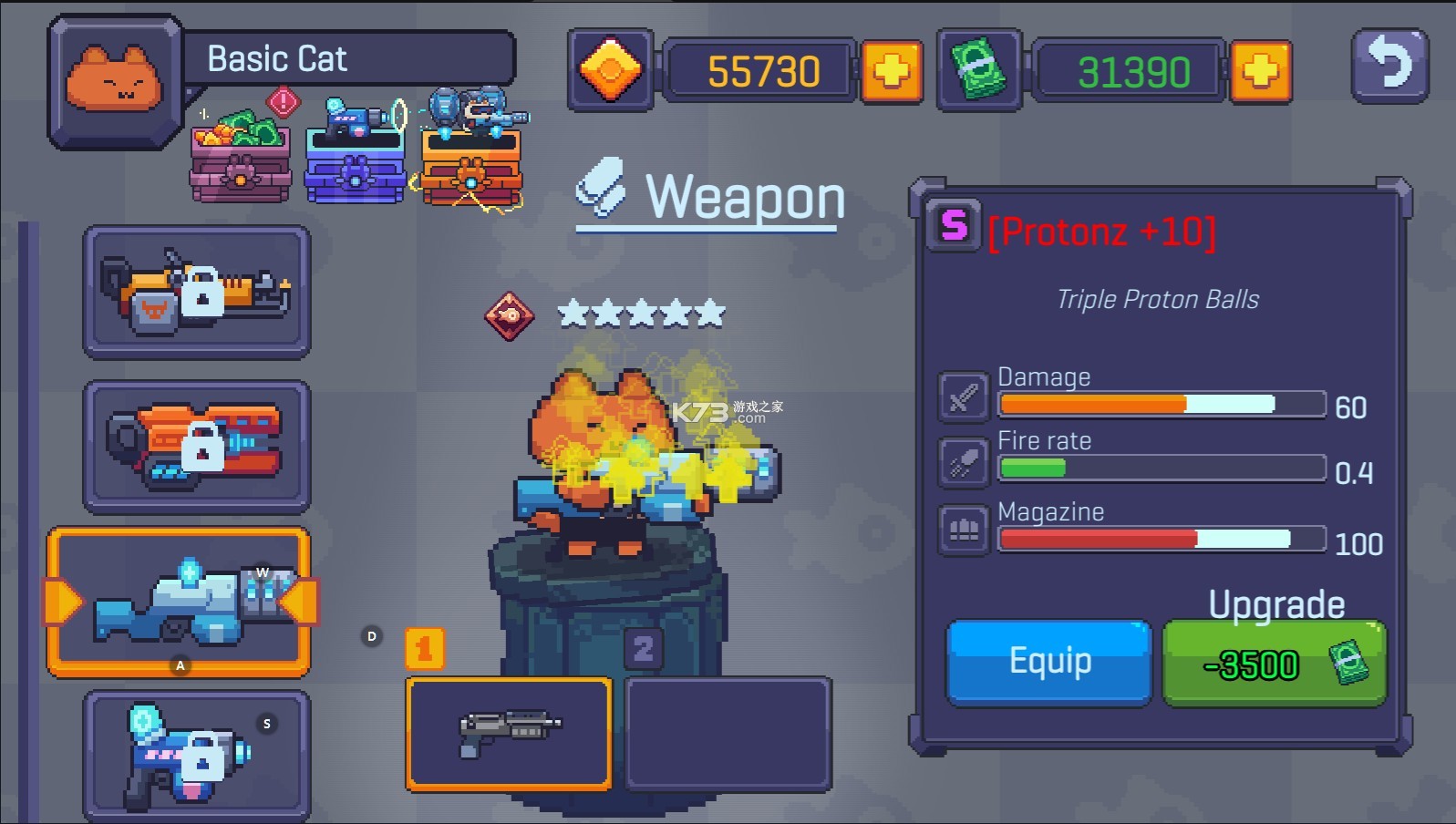Select the empty weapon slot 2
This screenshot has height=824, width=1456.
[728, 733]
